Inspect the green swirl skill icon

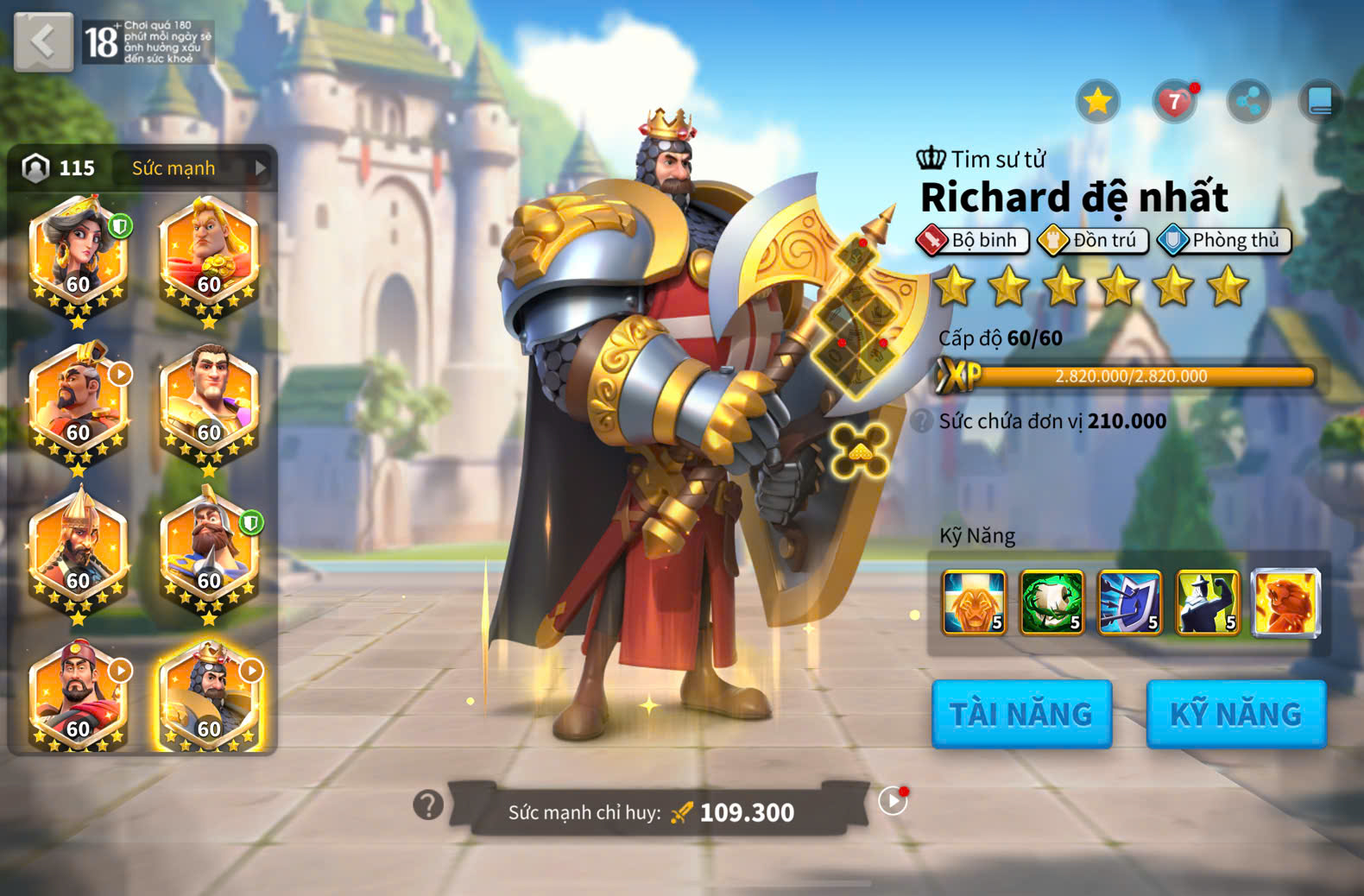(x=1051, y=603)
